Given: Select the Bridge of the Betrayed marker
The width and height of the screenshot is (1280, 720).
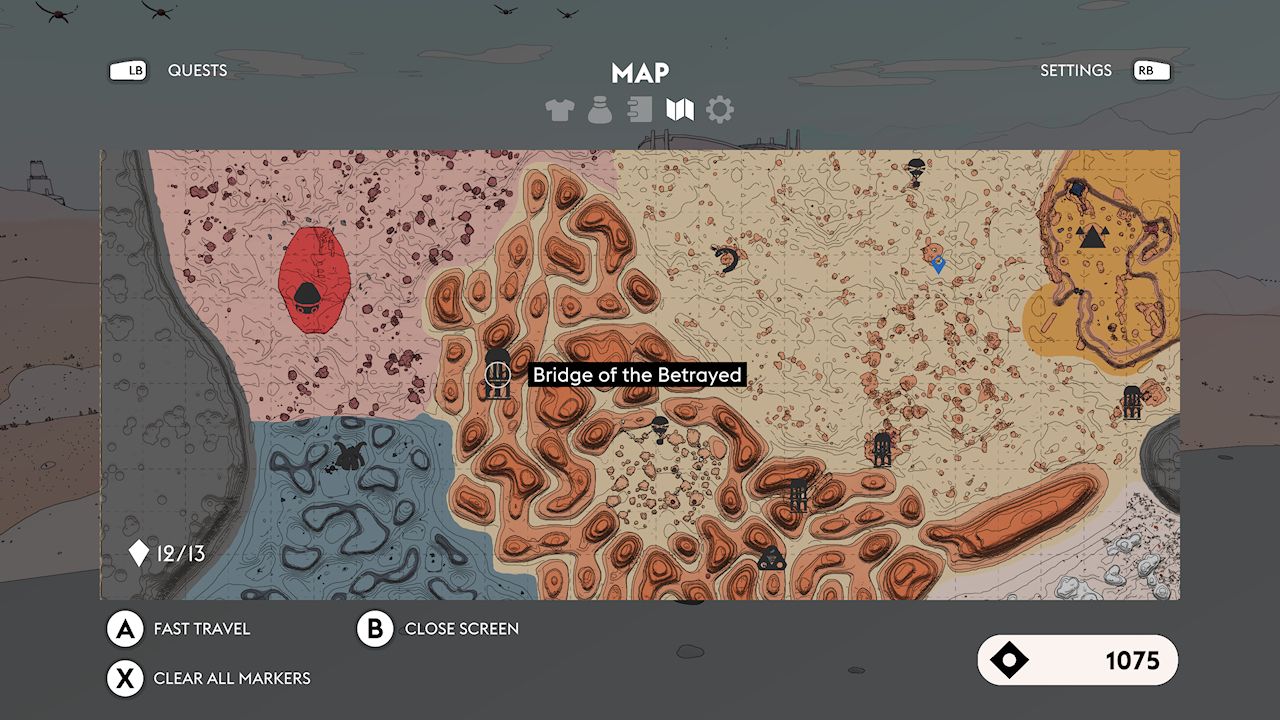Looking at the screenshot, I should (x=497, y=376).
